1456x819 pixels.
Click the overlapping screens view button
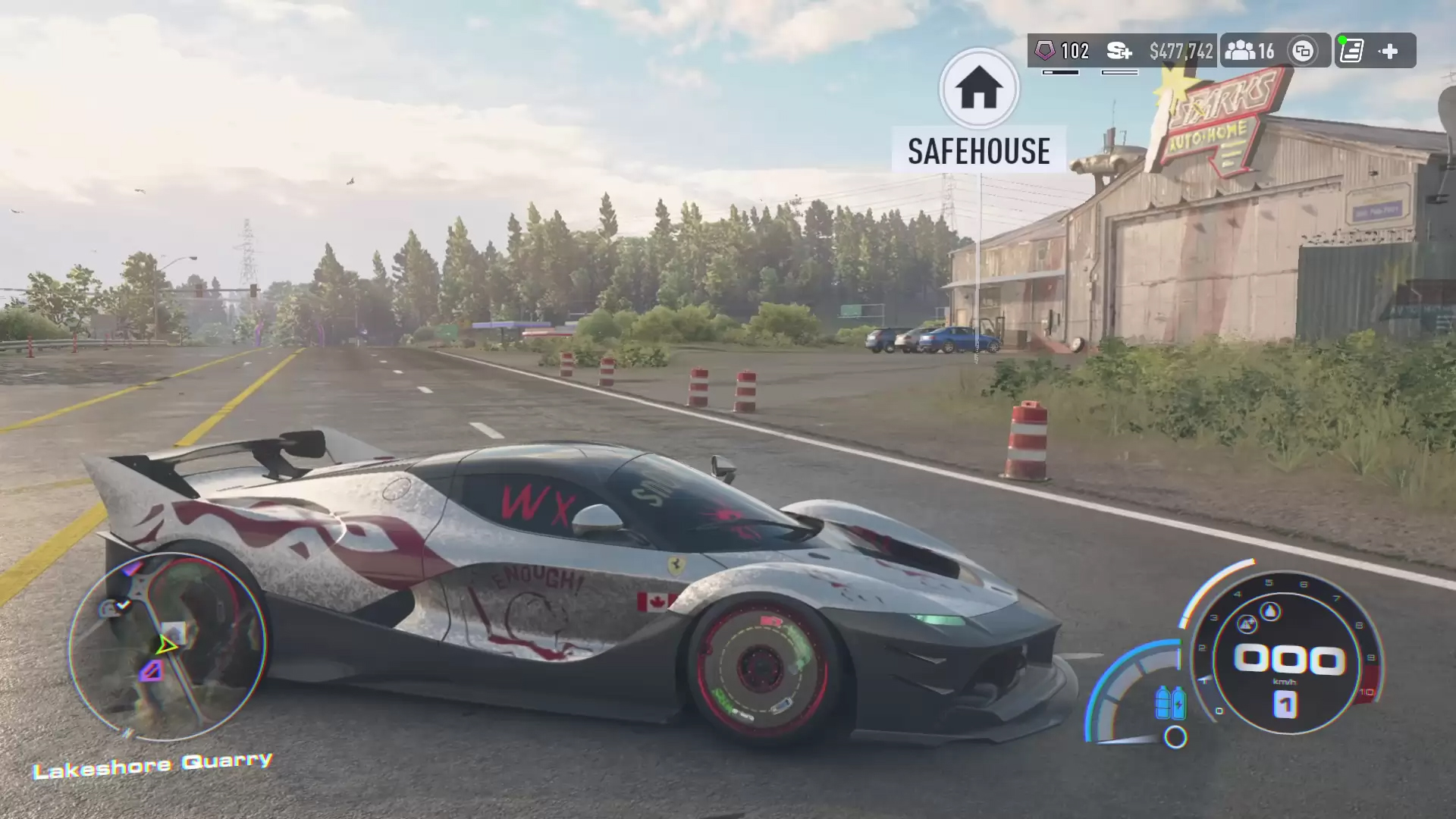coord(1303,51)
